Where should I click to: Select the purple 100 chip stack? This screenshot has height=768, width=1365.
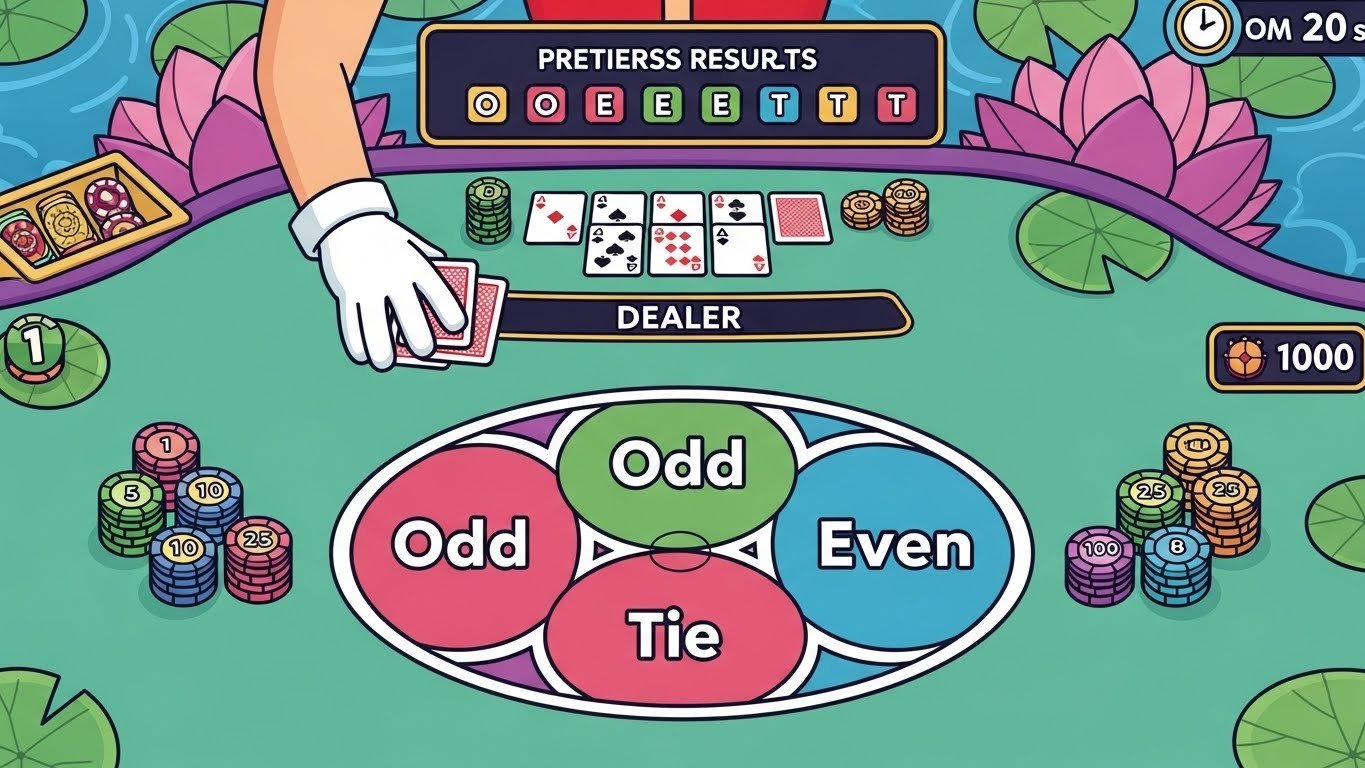point(1100,564)
